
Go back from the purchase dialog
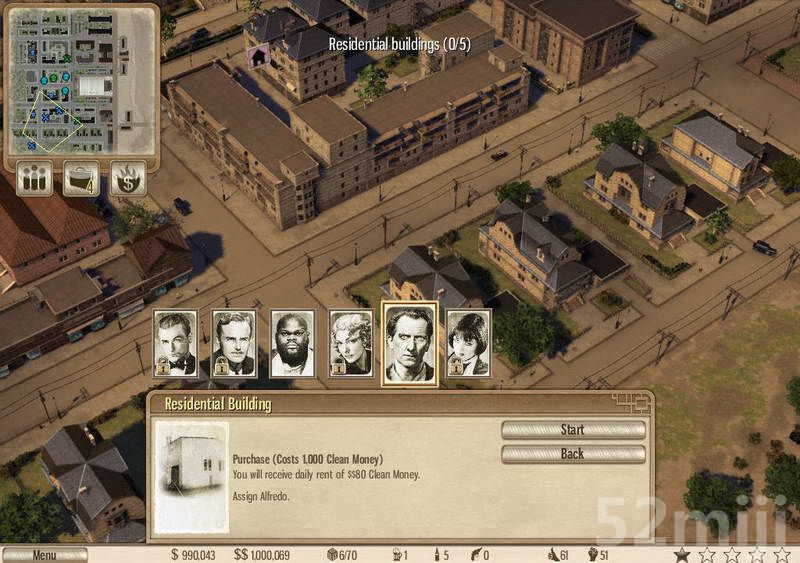pyautogui.click(x=573, y=454)
